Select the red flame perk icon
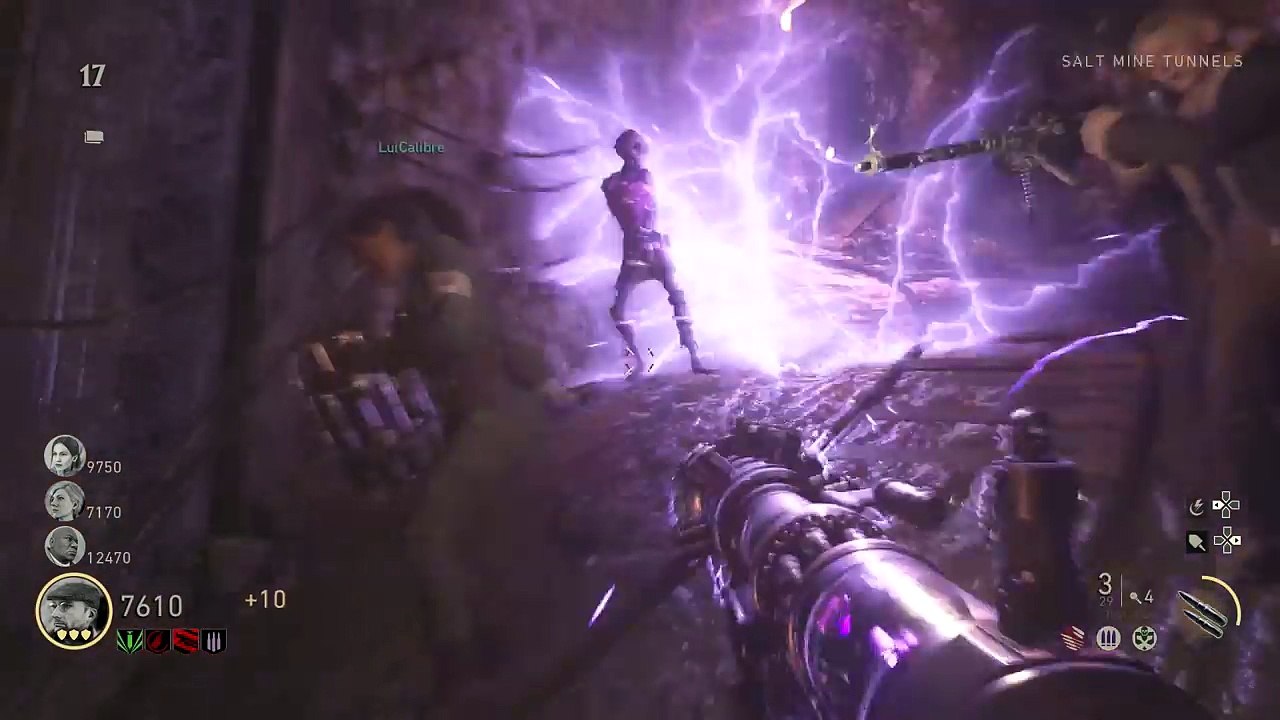The height and width of the screenshot is (720, 1280). [157, 641]
